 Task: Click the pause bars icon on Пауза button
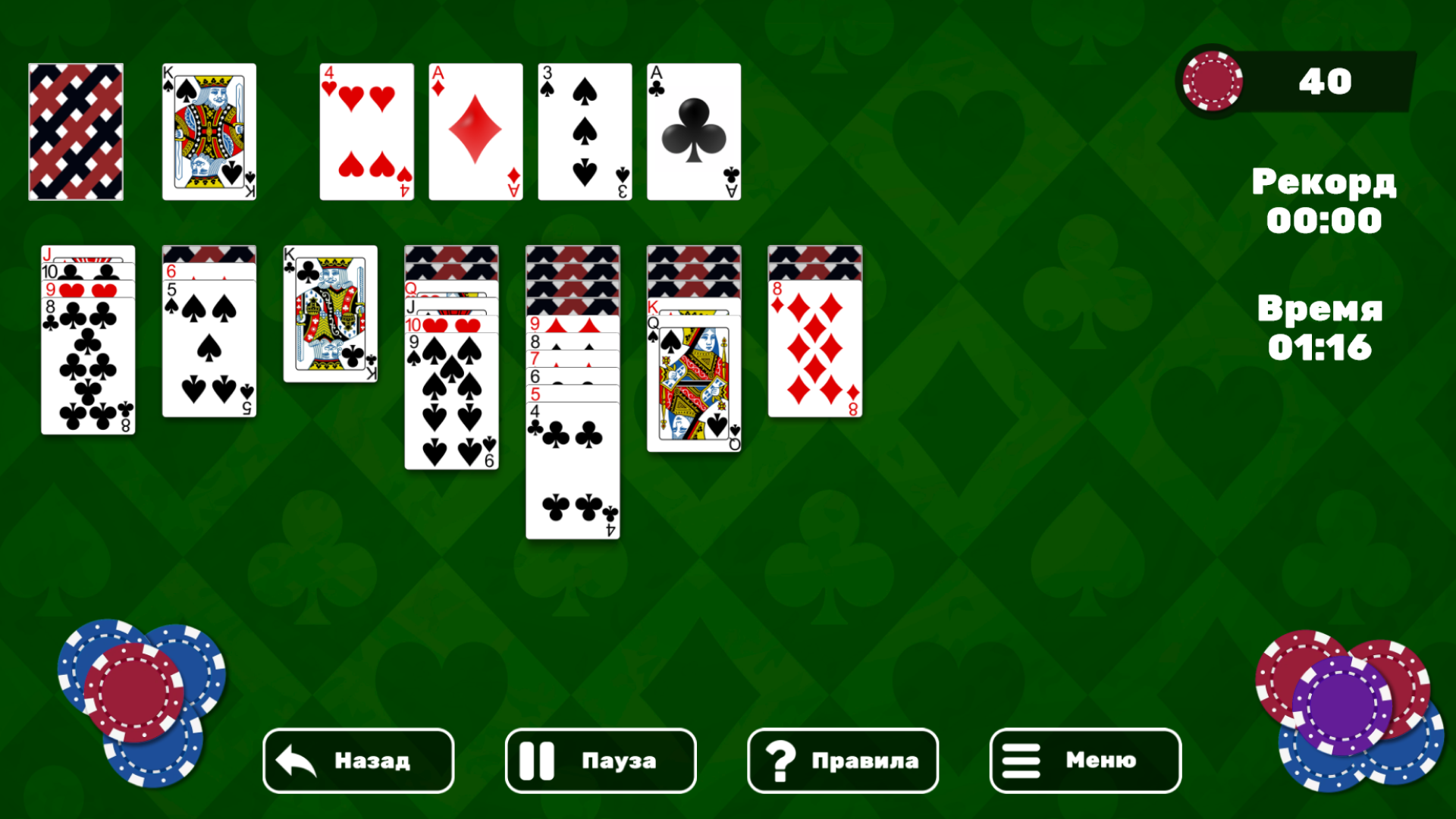538,761
